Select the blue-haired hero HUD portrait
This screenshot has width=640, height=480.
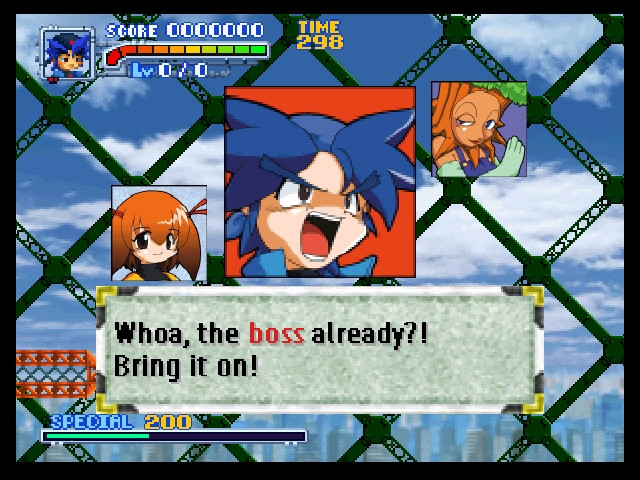coord(68,54)
